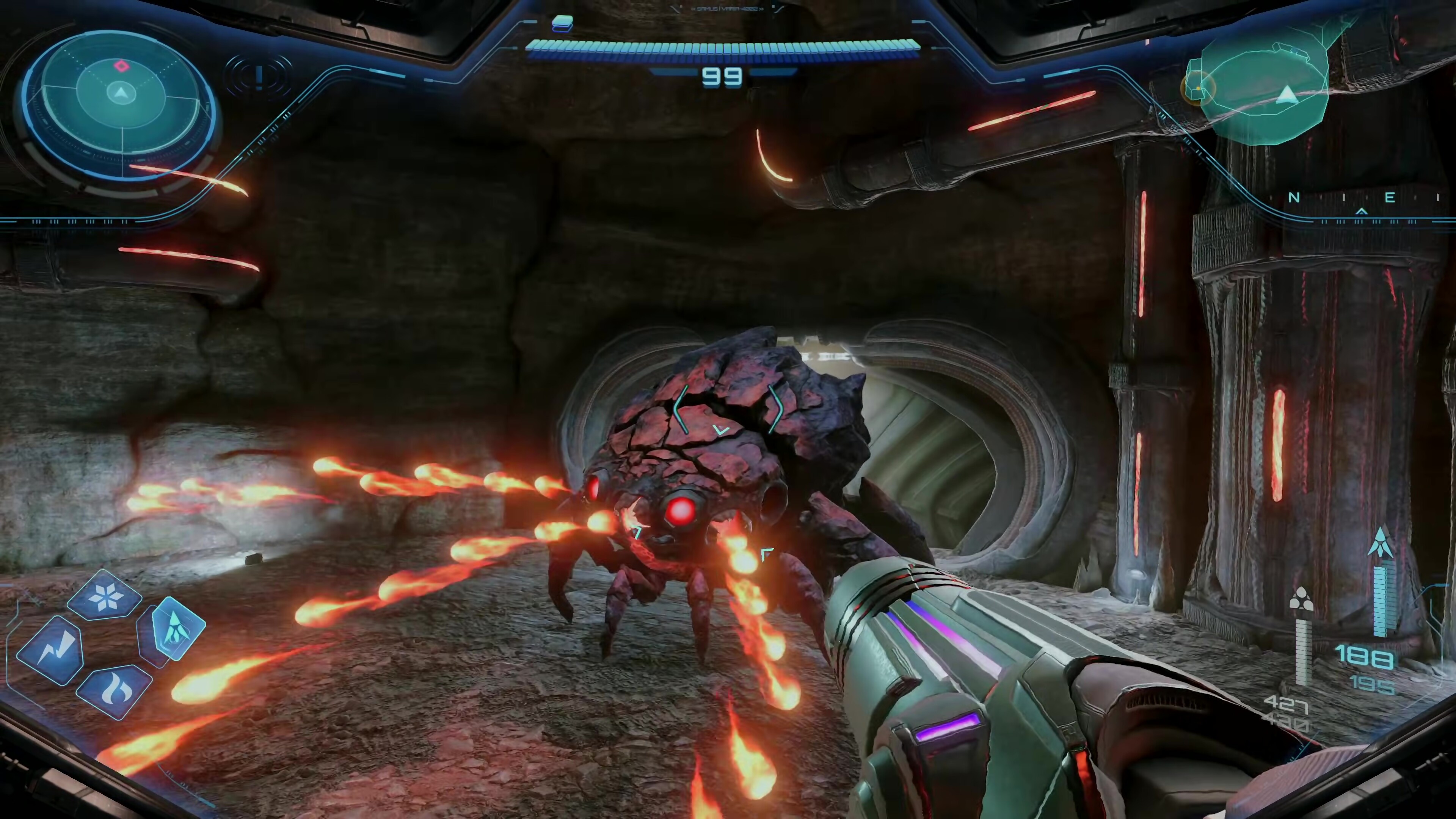The height and width of the screenshot is (819, 1456).
Task: Click the red enemy blip on radar
Action: (x=121, y=66)
